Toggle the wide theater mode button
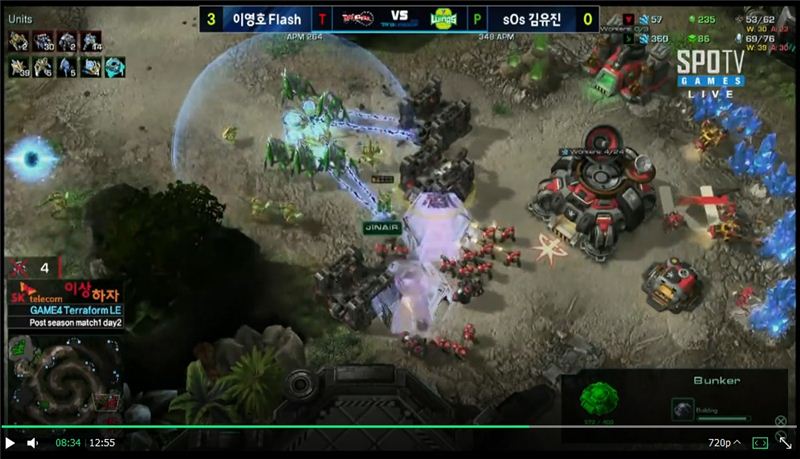This screenshot has height=459, width=800. click(x=760, y=442)
